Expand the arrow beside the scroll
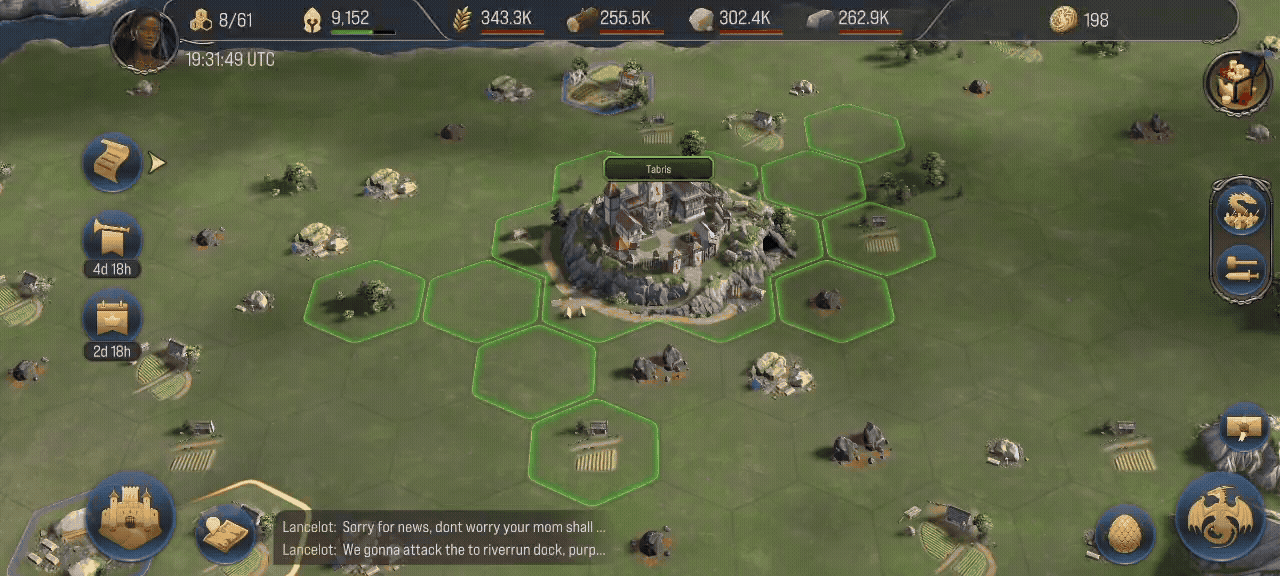1280x576 pixels. click(x=157, y=162)
